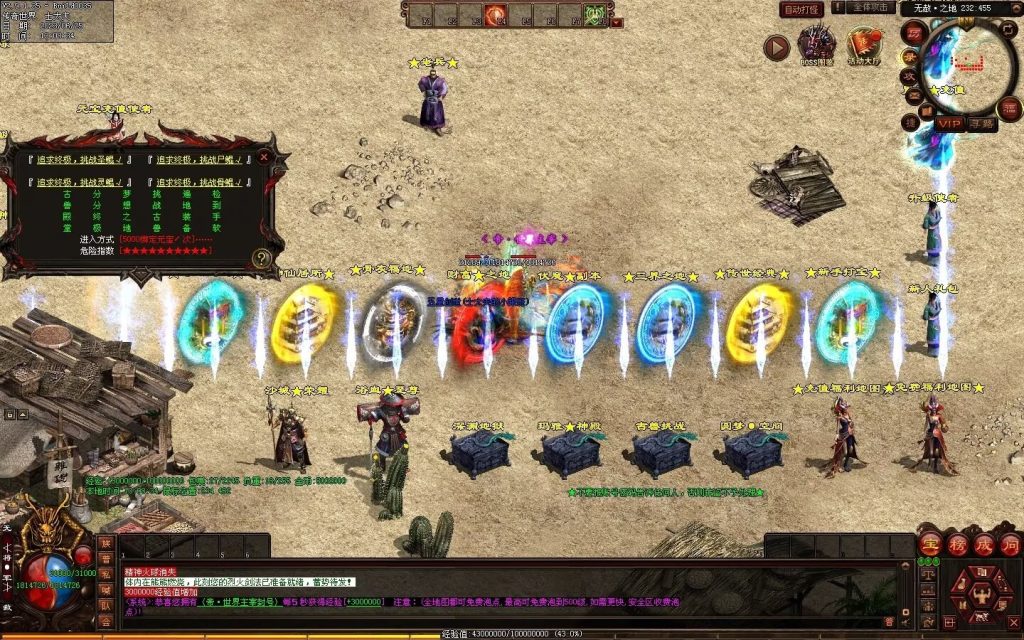Open the 宝 treasure button at bottom right
This screenshot has height=640, width=1024.
point(929,543)
